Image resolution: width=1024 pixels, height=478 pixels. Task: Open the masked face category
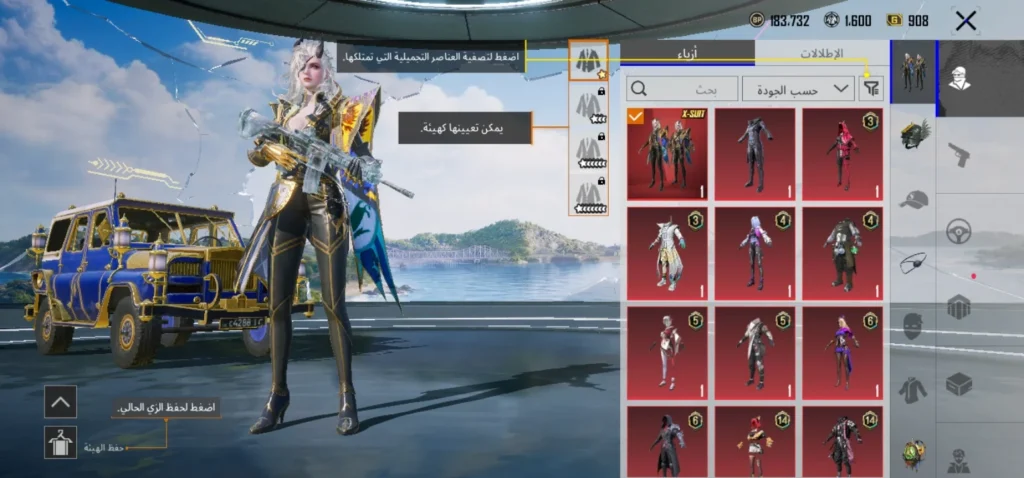pos(913,326)
